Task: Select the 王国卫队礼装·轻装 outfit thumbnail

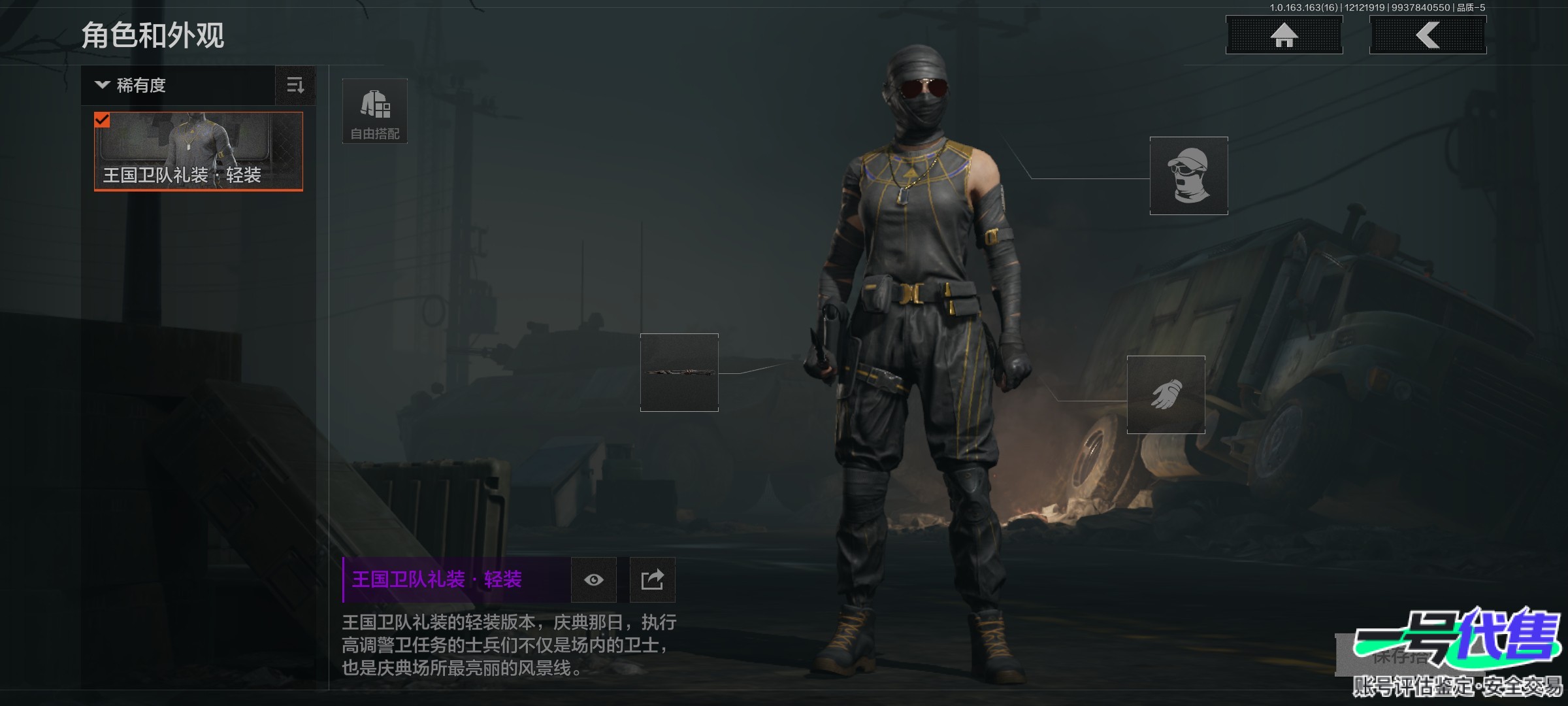Action: [x=199, y=151]
